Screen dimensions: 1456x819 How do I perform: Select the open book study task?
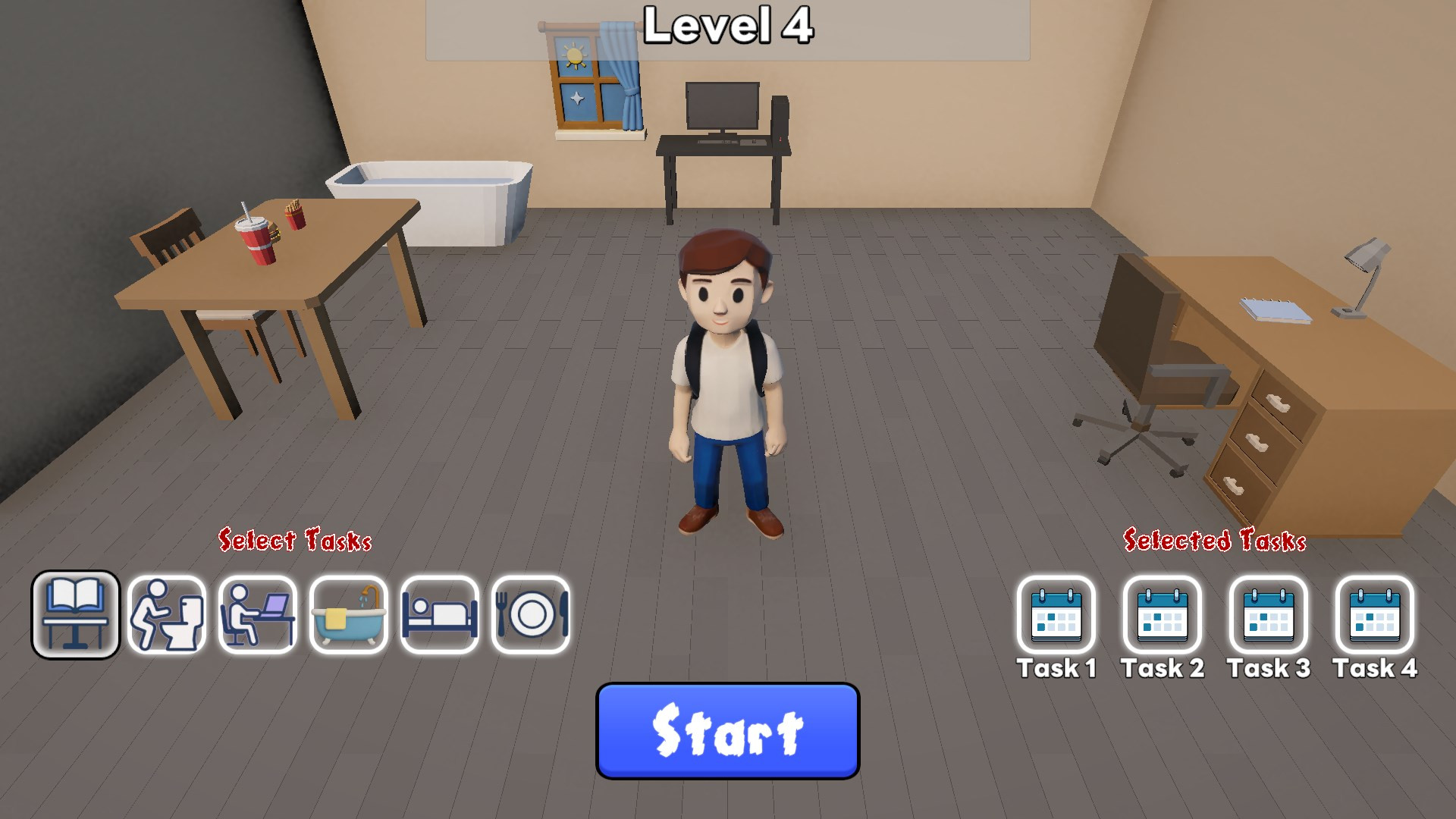tap(75, 615)
